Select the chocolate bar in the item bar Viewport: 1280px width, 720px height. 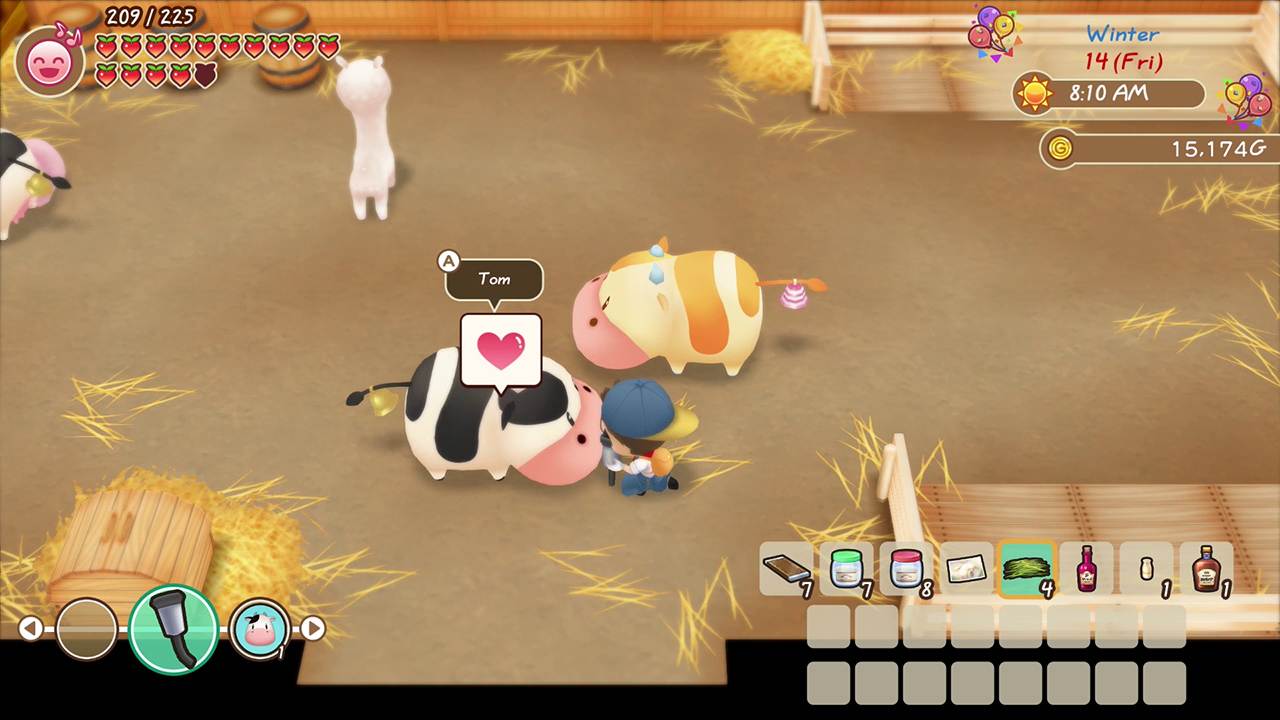pyautogui.click(x=787, y=570)
